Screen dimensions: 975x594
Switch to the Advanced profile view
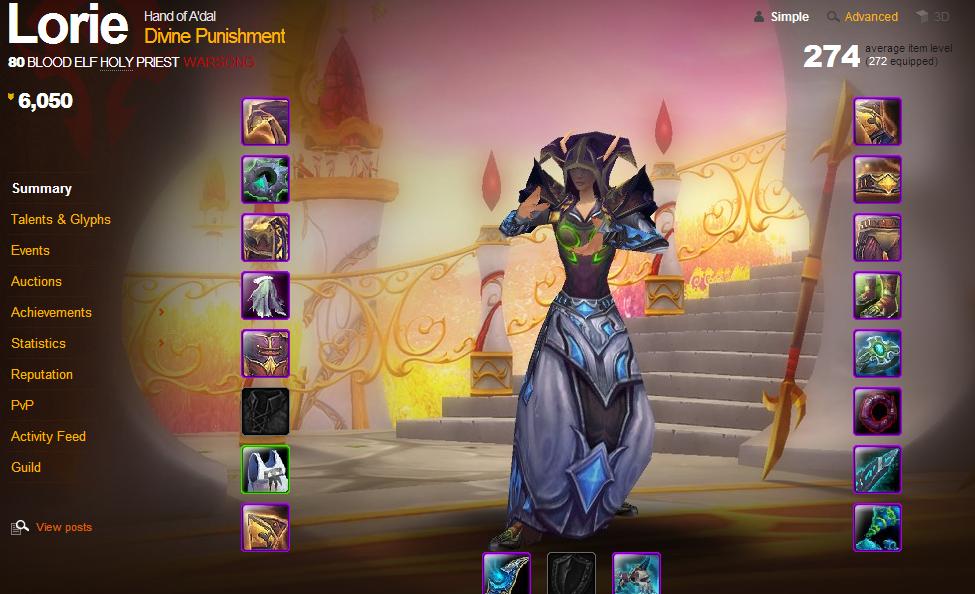click(870, 16)
